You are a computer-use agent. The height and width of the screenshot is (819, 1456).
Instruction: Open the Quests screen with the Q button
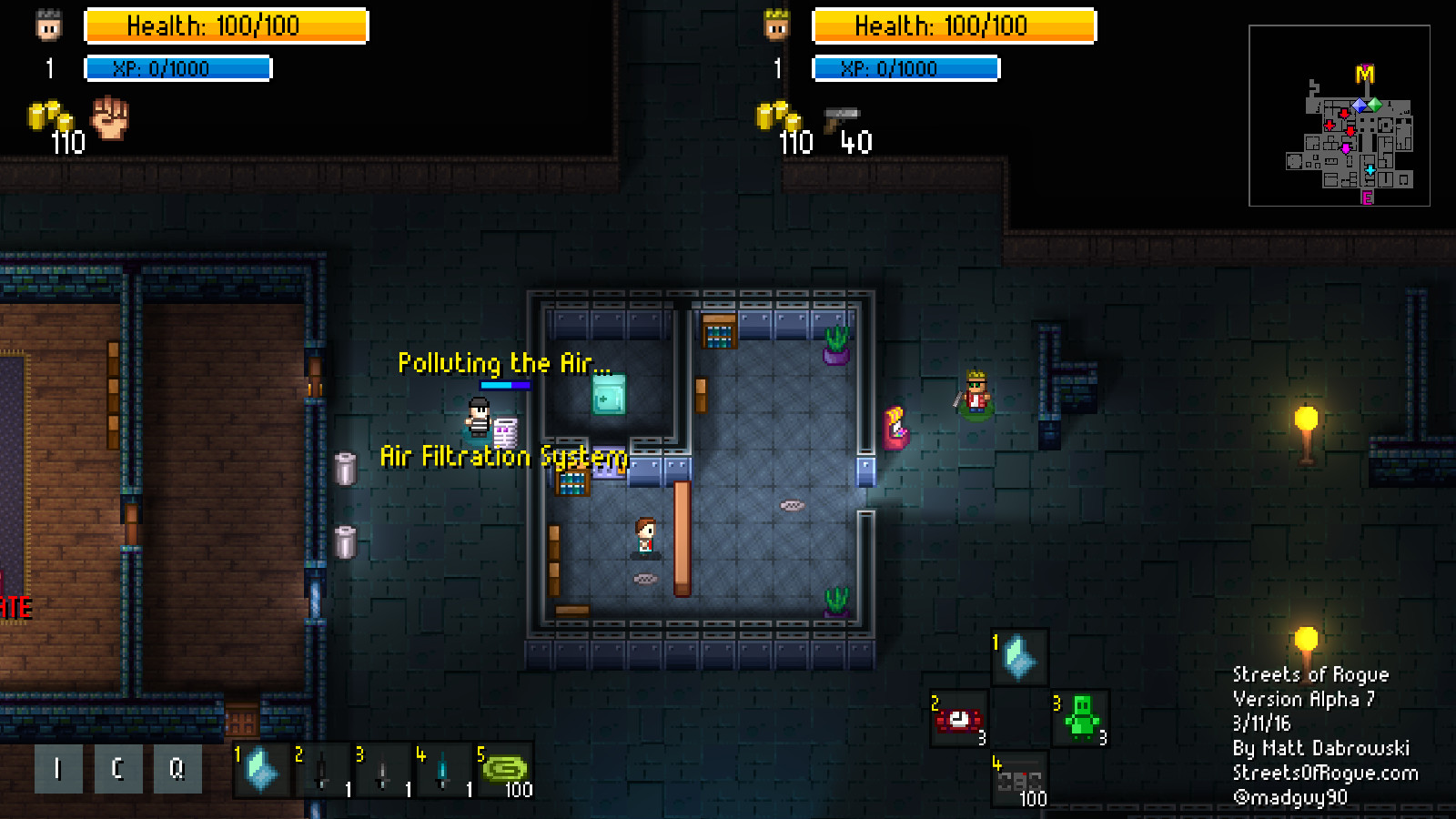[x=176, y=769]
